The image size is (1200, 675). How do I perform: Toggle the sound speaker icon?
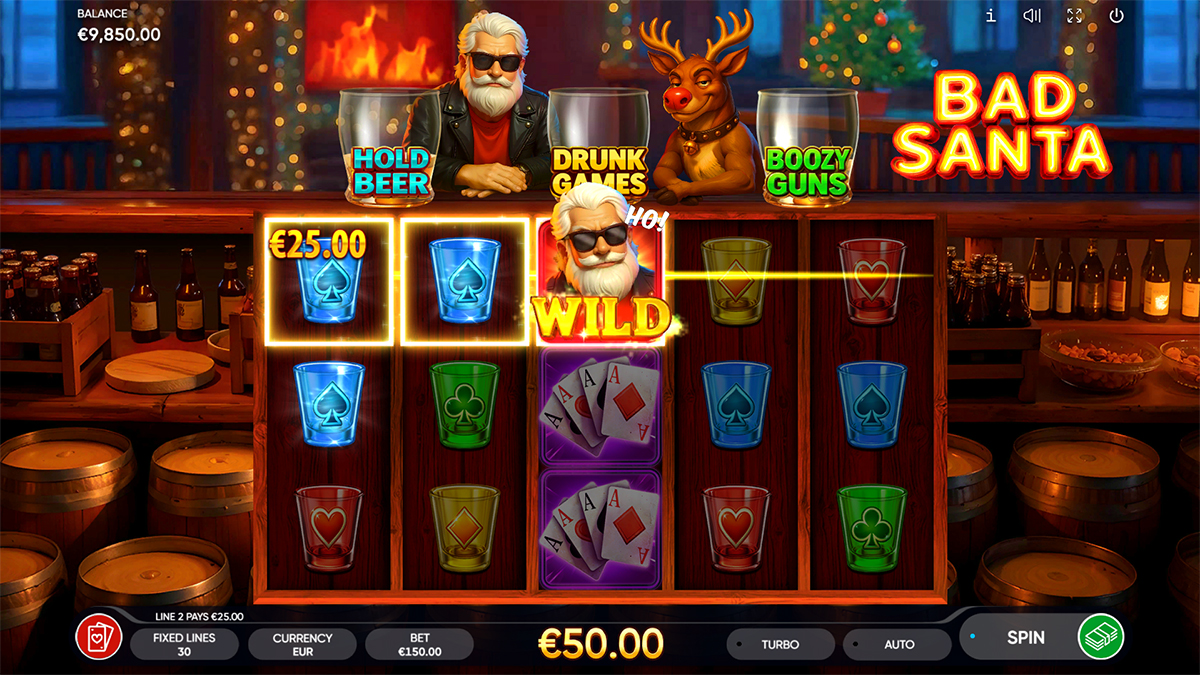coord(1033,16)
